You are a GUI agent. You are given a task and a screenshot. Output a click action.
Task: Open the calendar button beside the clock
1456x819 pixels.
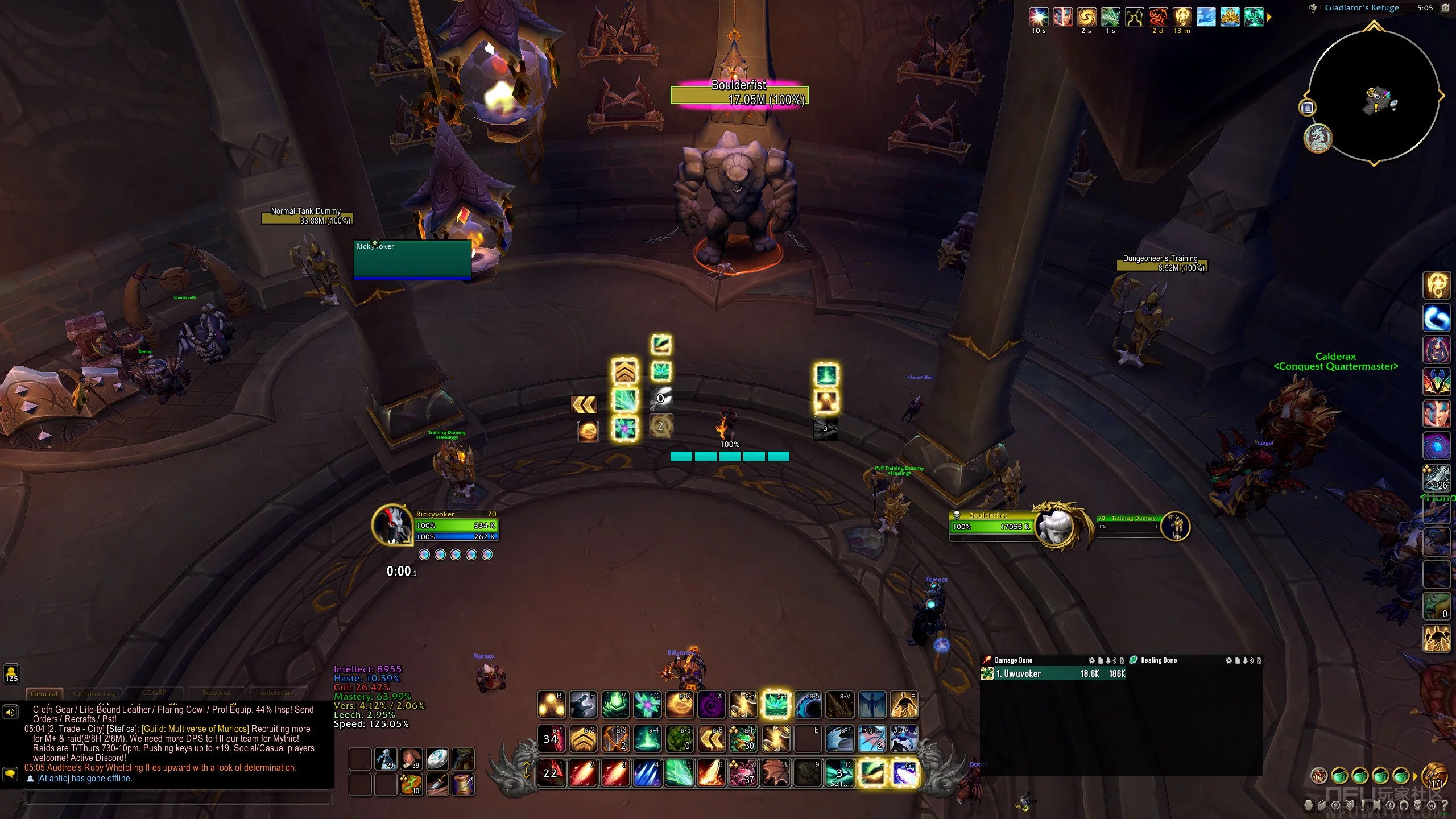[1445, 8]
